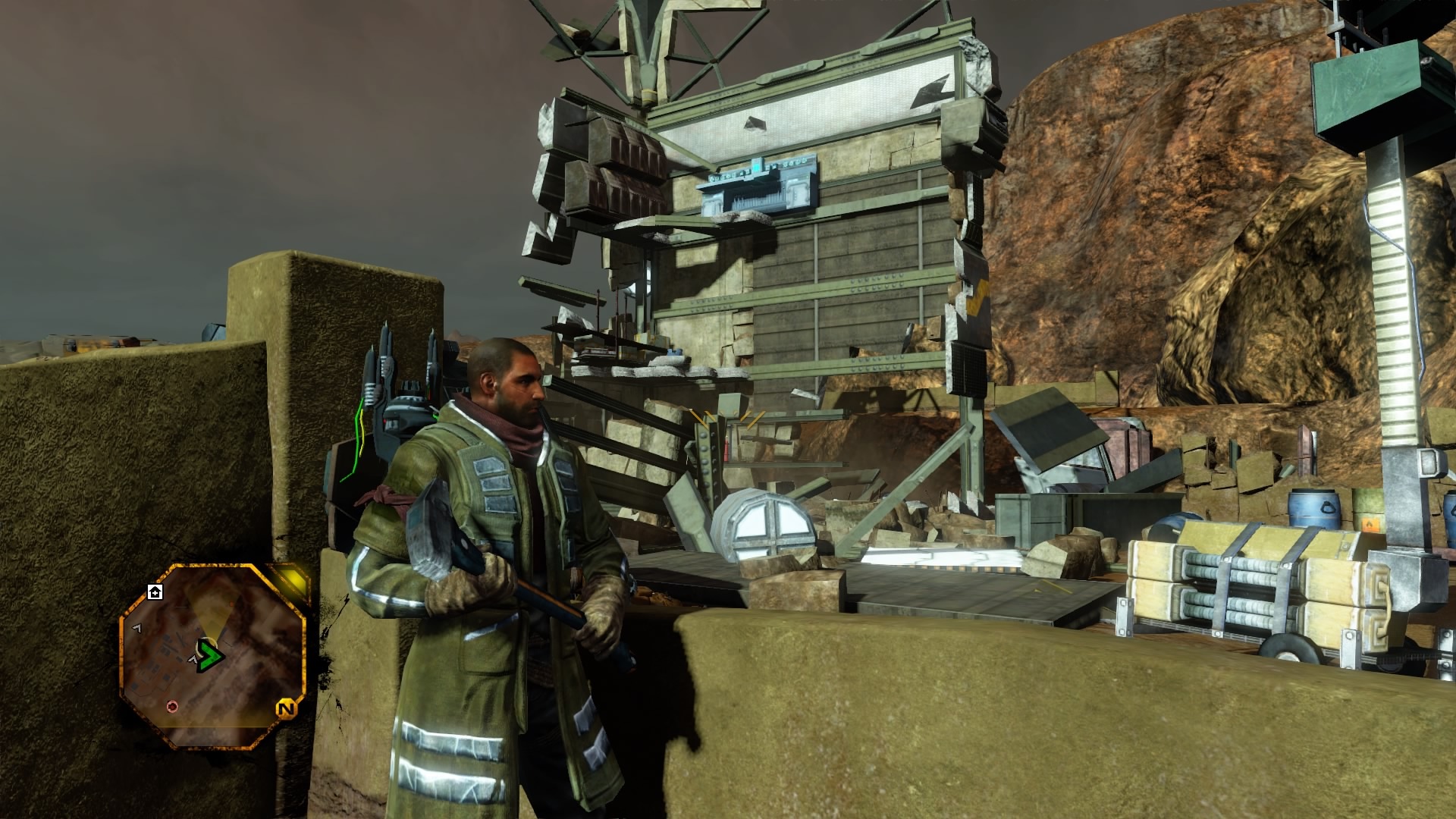Select the red circle marker on minimap
Screen dimensions: 1456x819
tap(172, 707)
